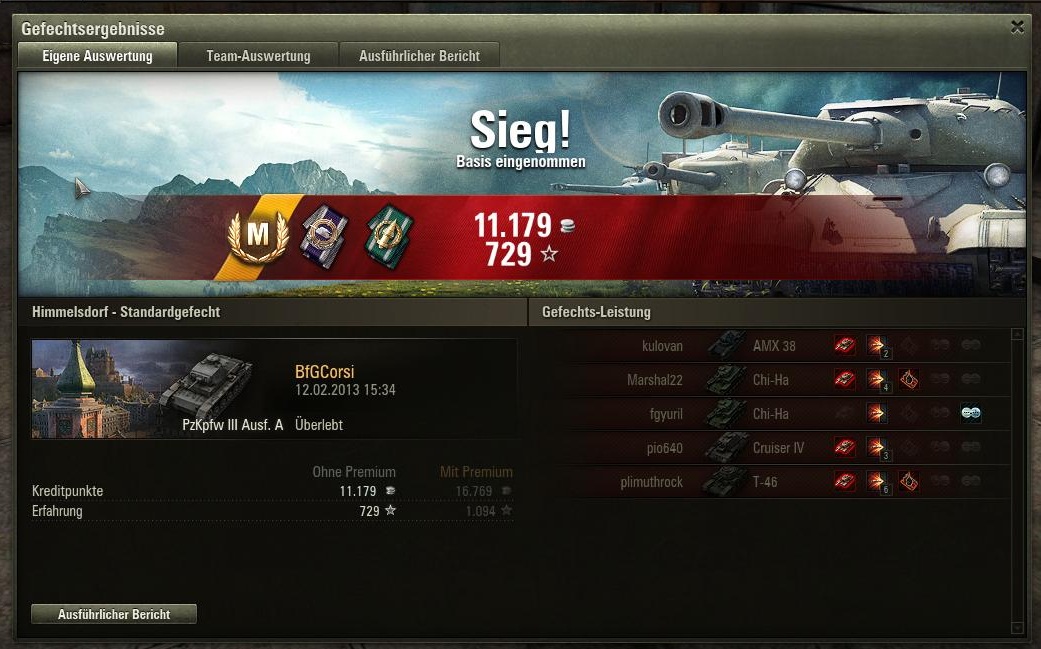
Task: Choose the Marshal22 Chi-Ha row
Action: tap(770, 380)
